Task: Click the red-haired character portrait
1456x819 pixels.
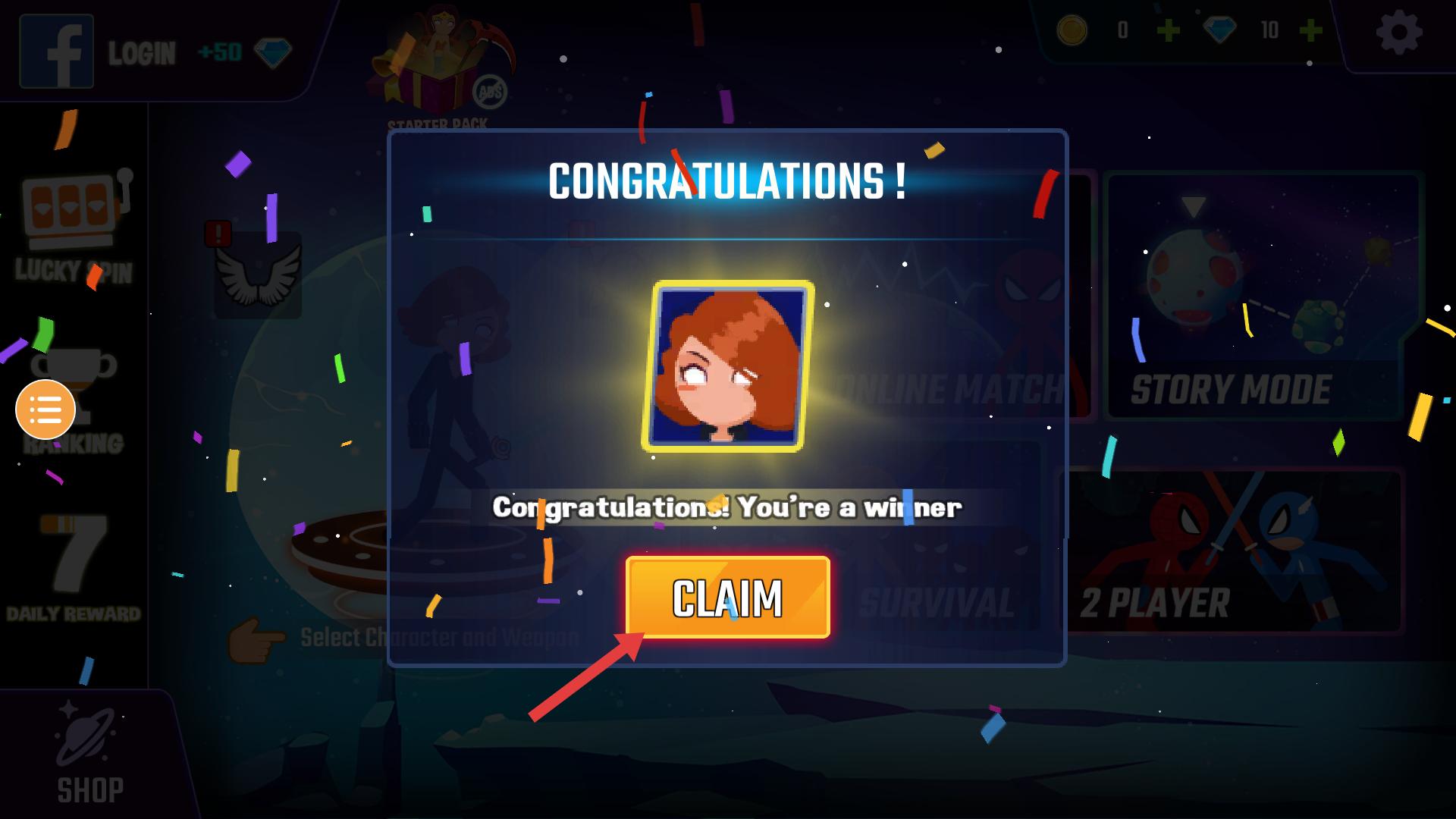Action: [727, 366]
